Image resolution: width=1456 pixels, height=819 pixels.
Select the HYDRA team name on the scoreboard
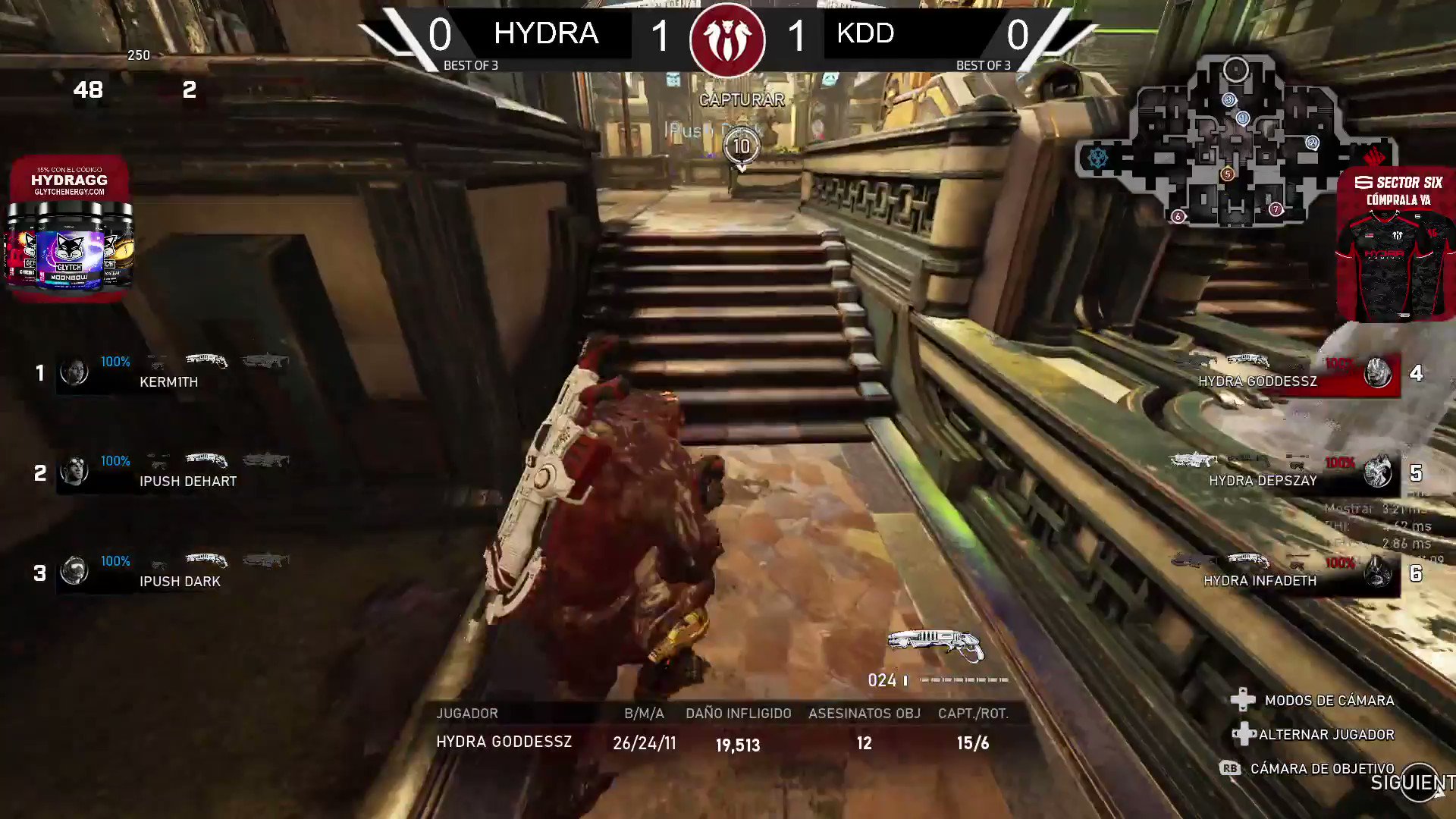tap(546, 34)
